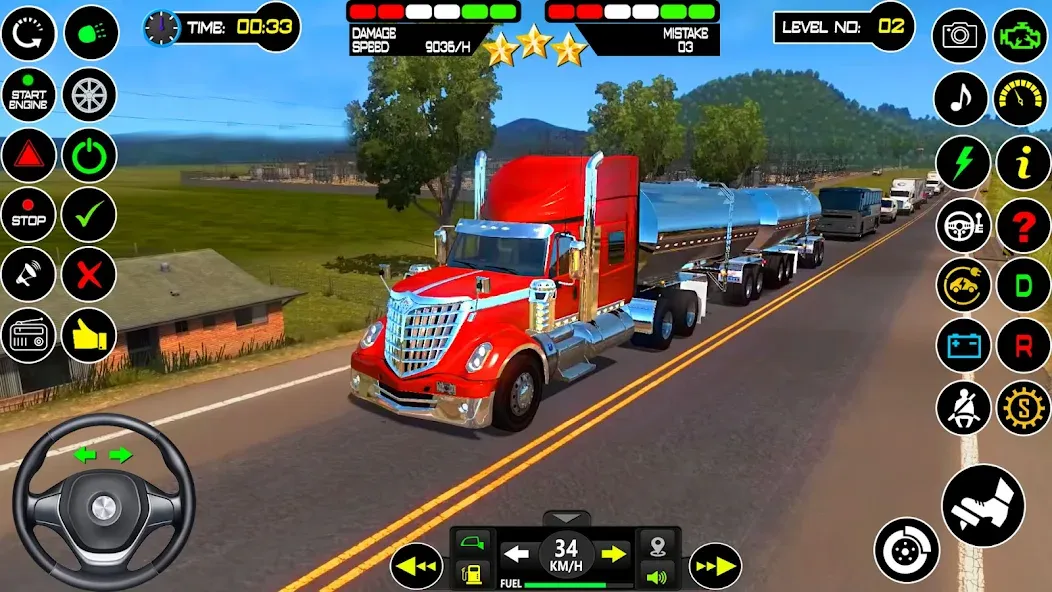Toggle the music note button
Image resolution: width=1052 pixels, height=592 pixels.
[x=960, y=98]
